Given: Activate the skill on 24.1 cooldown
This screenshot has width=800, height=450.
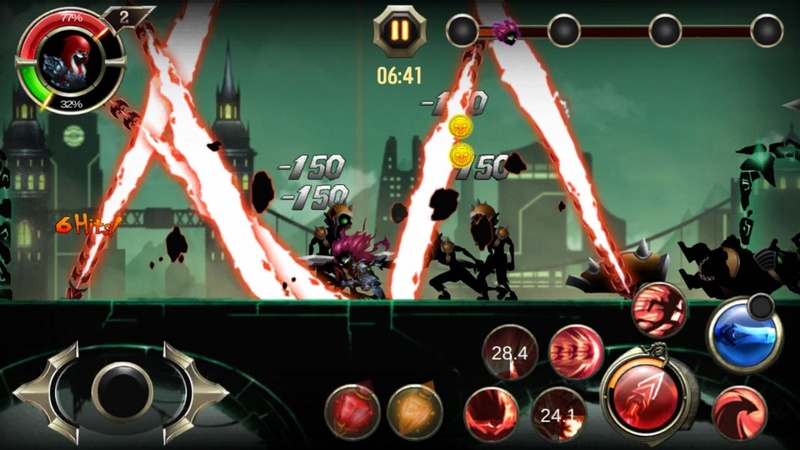Looking at the screenshot, I should coord(558,414).
